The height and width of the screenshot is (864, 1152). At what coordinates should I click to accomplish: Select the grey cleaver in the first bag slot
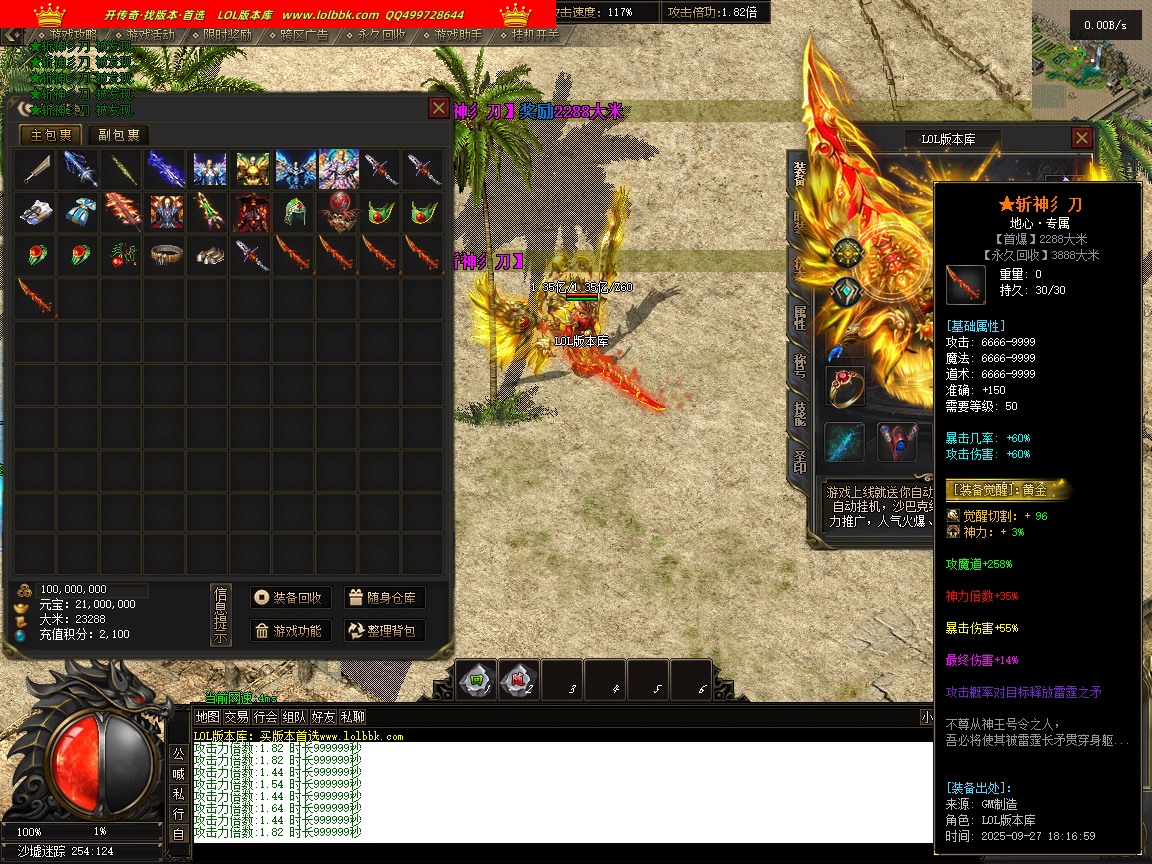37,170
